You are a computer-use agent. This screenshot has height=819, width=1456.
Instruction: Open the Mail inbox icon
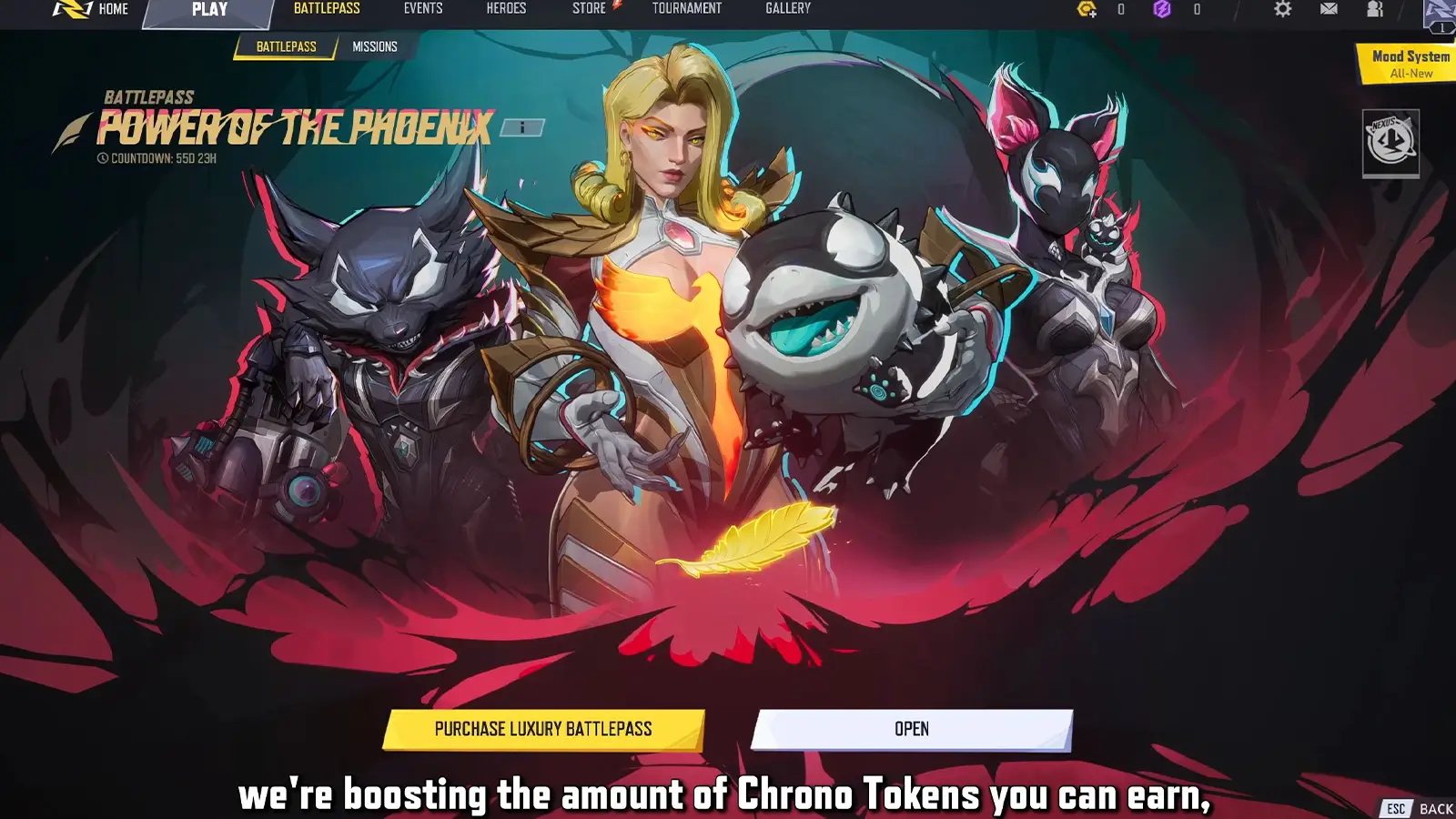[1329, 8]
